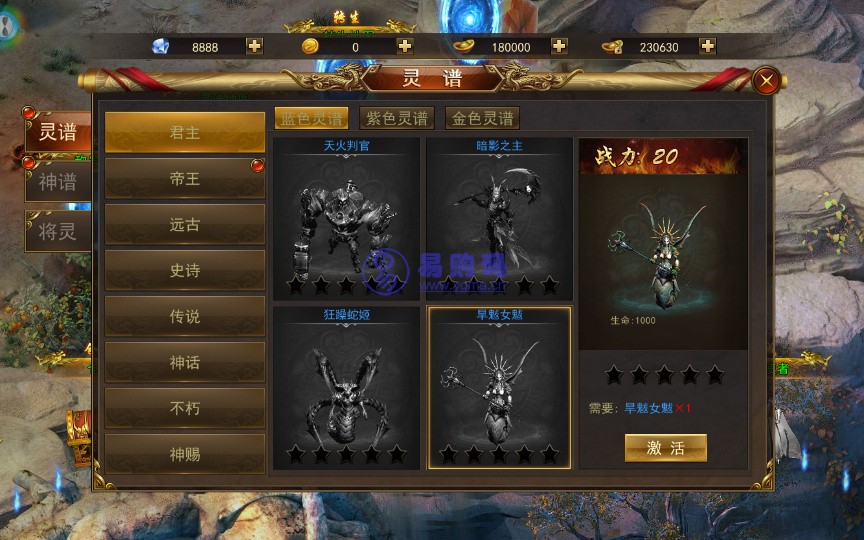864x540 pixels.
Task: Select the 君主 category
Action: click(x=185, y=133)
